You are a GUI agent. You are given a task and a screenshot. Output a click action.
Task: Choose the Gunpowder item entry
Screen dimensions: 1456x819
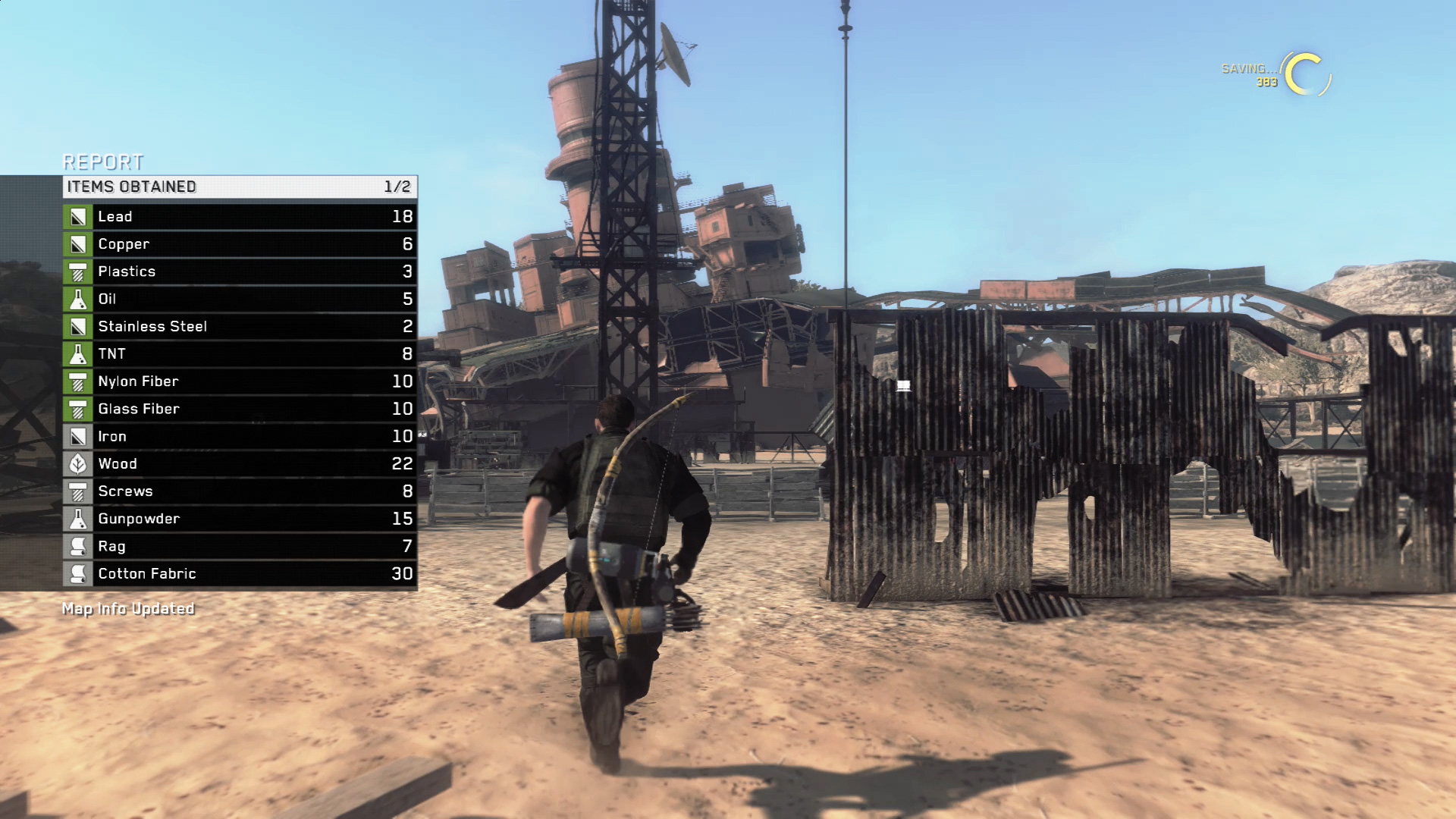pos(240,519)
